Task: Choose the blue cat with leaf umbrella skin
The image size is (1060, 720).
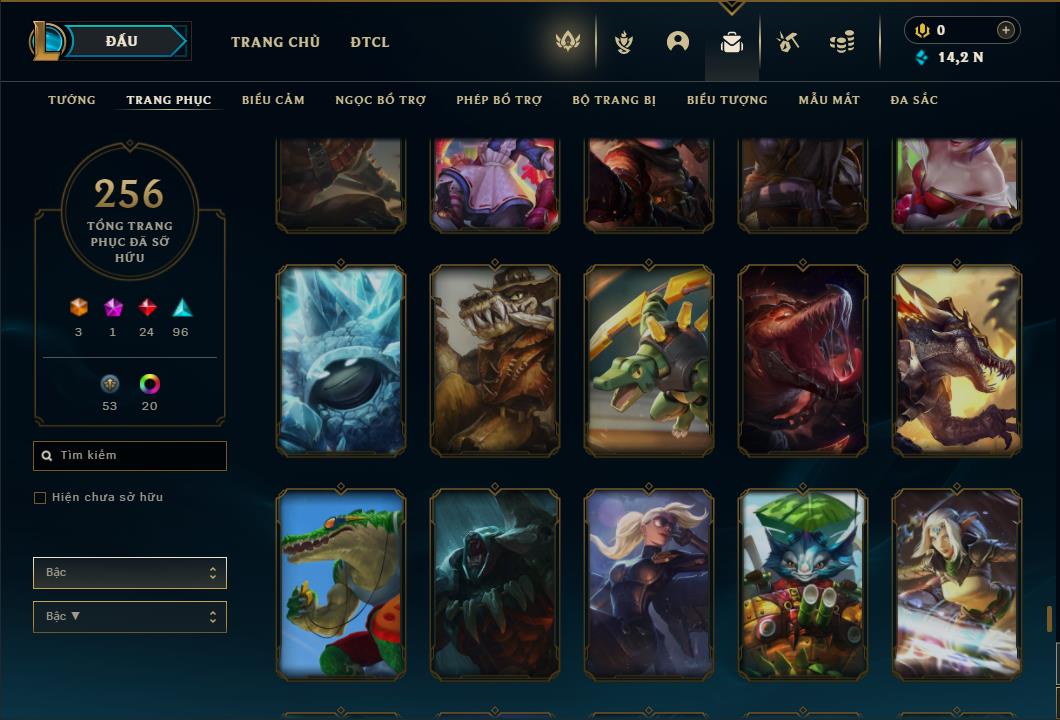Action: (x=803, y=584)
